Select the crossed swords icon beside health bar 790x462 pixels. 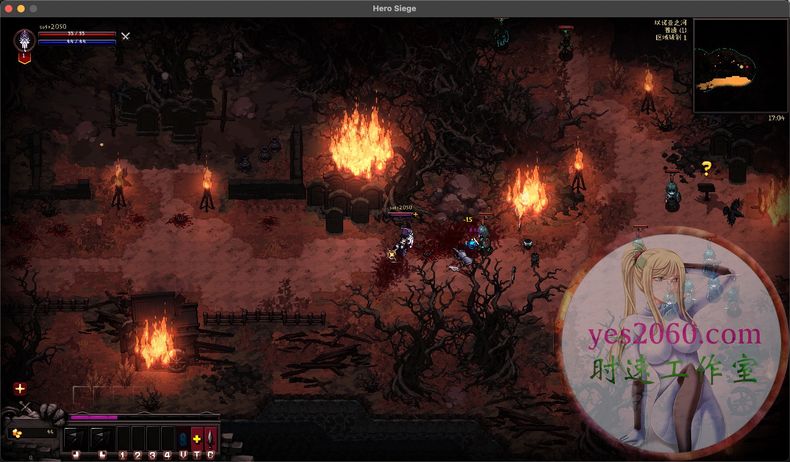(125, 36)
